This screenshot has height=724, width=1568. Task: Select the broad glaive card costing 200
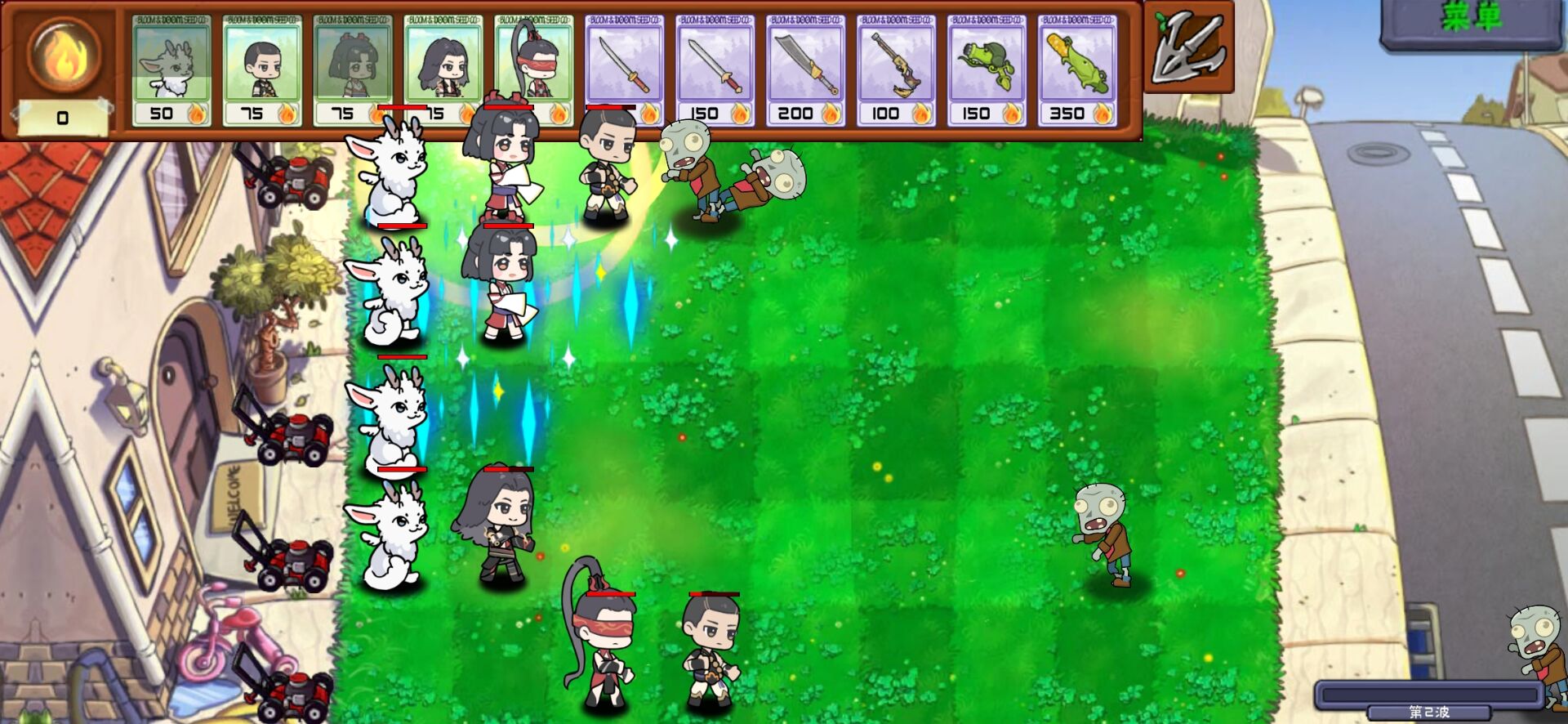806,71
